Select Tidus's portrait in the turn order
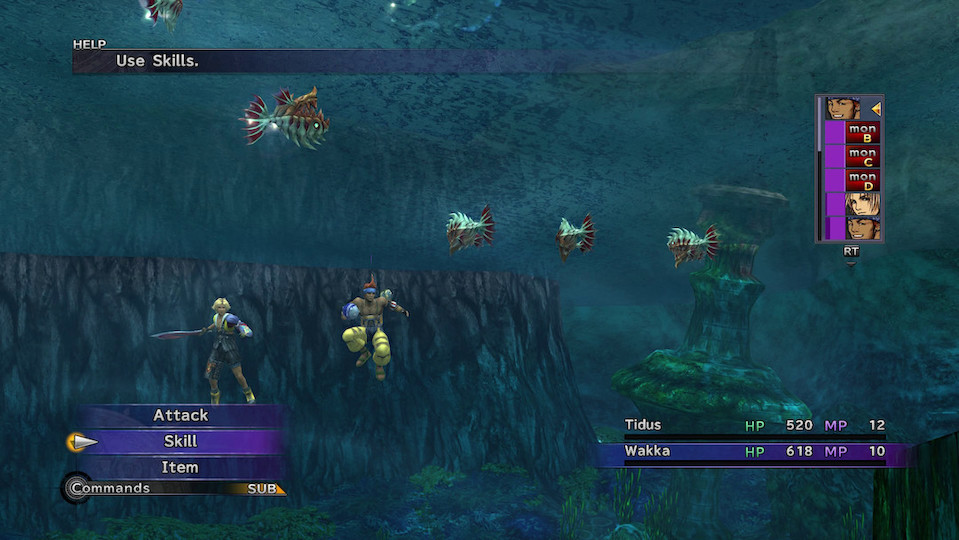 [862, 205]
